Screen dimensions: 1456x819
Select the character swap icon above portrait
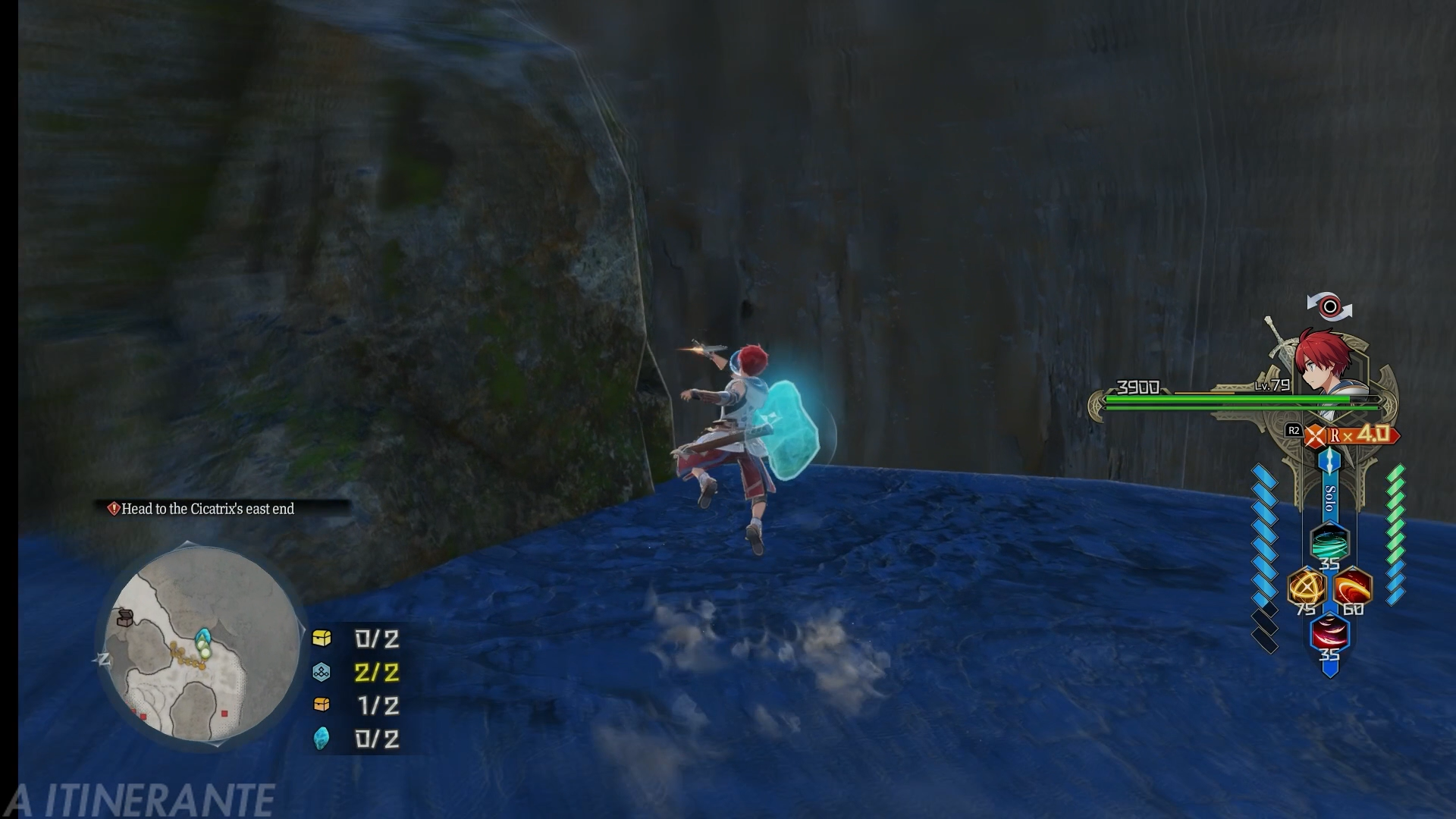[1329, 307]
